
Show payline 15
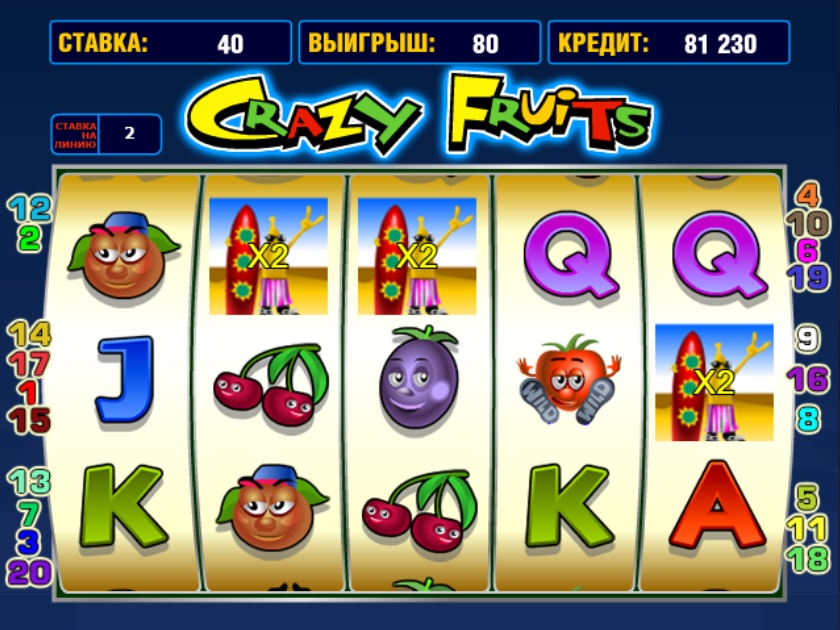pyautogui.click(x=29, y=421)
